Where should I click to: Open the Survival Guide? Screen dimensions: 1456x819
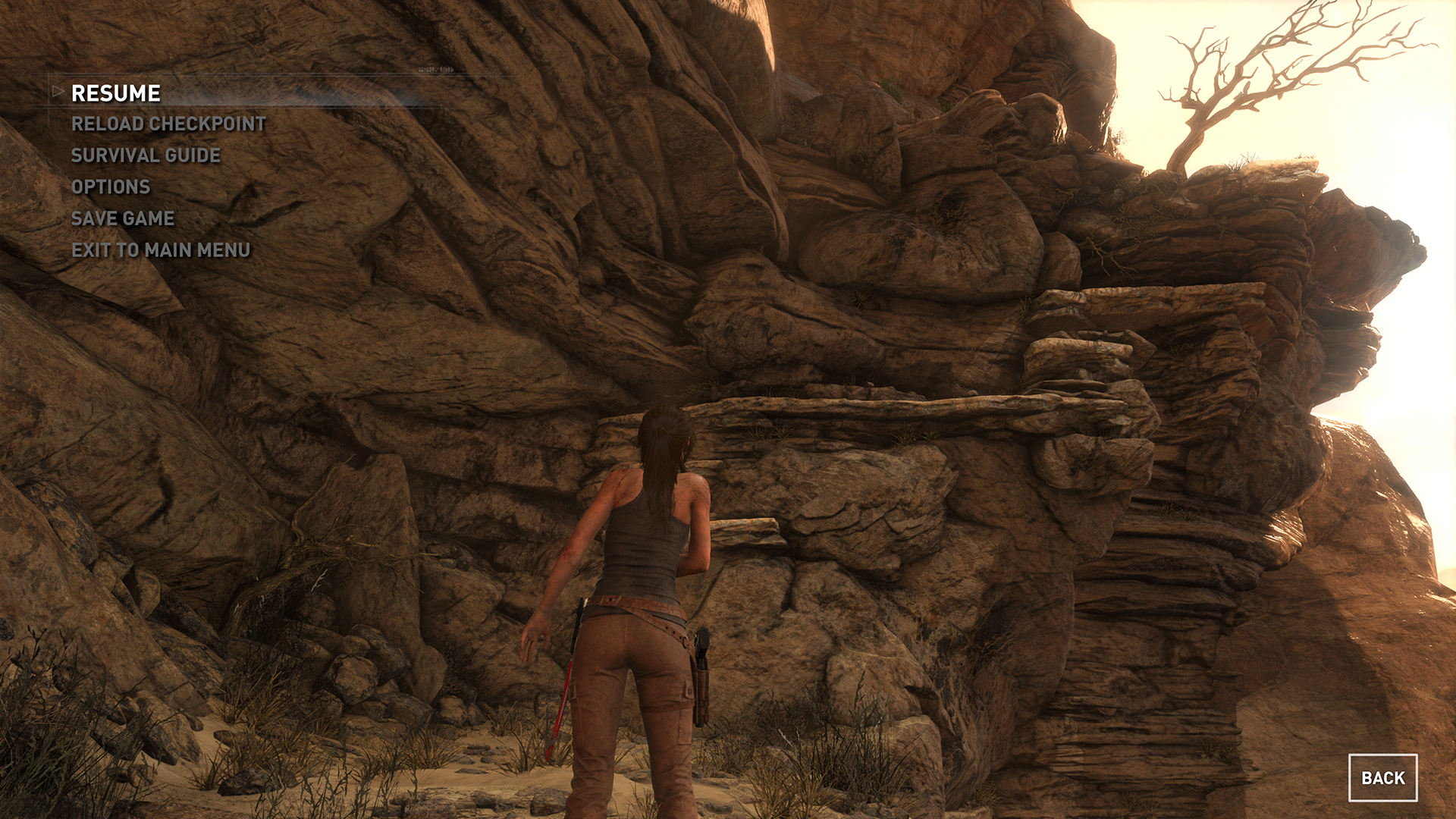146,155
